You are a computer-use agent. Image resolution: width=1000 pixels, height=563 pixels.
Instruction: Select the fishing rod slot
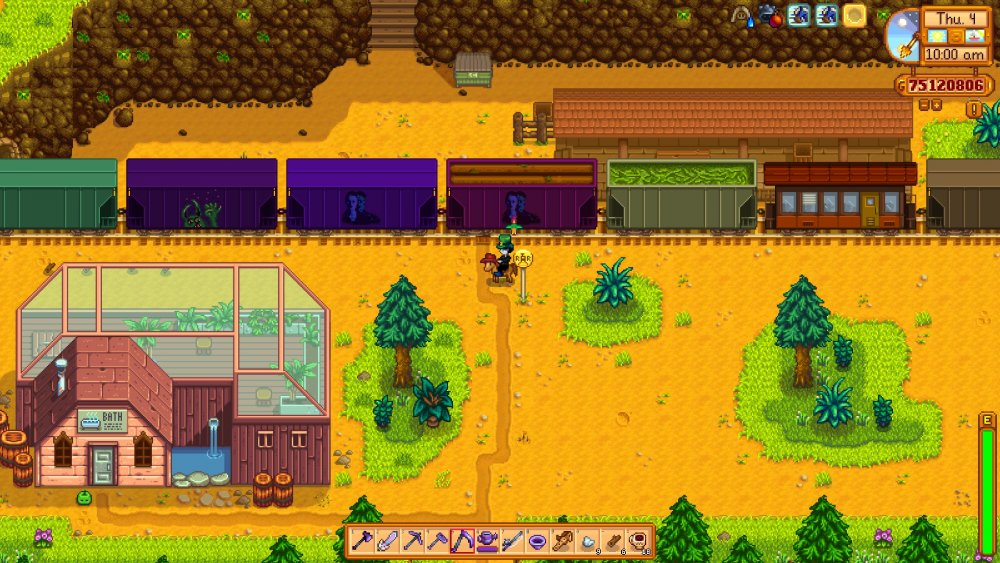click(x=513, y=541)
